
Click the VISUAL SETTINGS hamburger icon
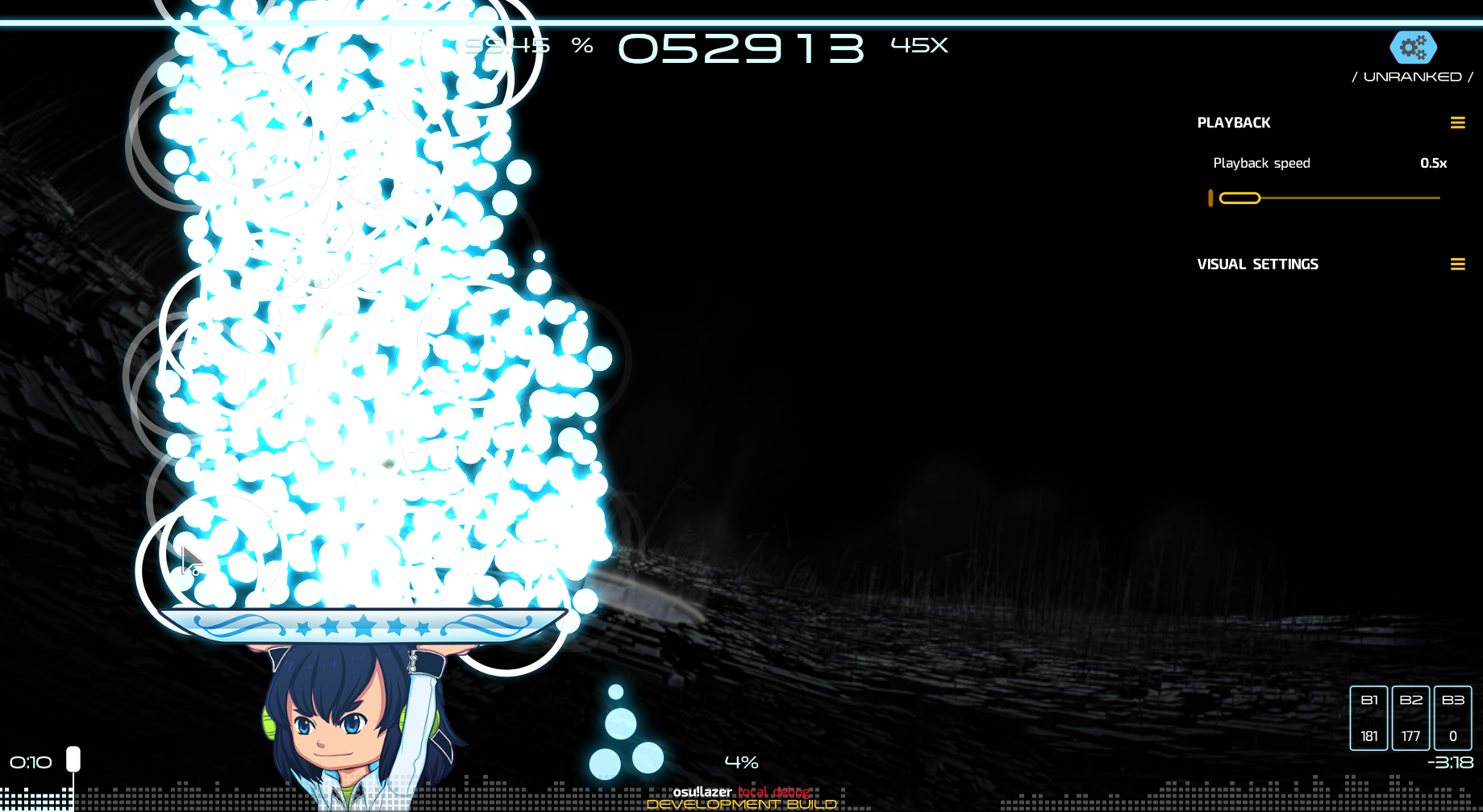(x=1458, y=264)
